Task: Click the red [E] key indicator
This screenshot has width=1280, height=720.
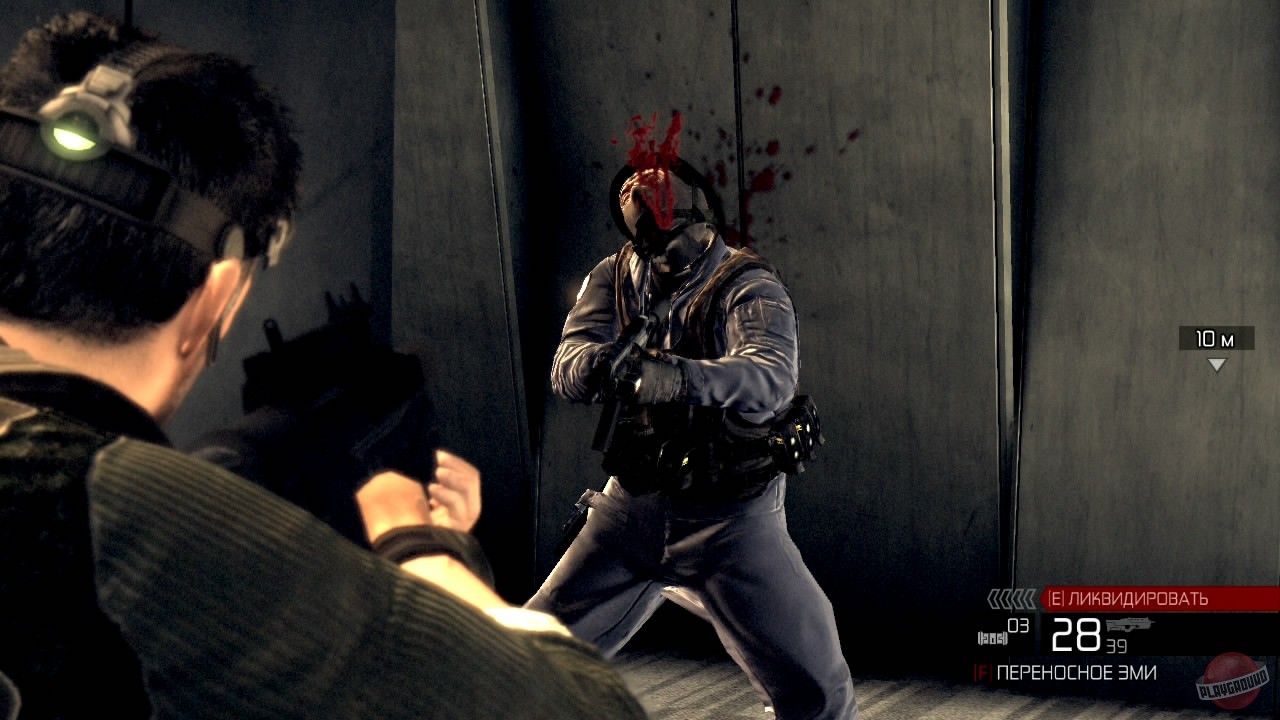Action: coord(1057,596)
